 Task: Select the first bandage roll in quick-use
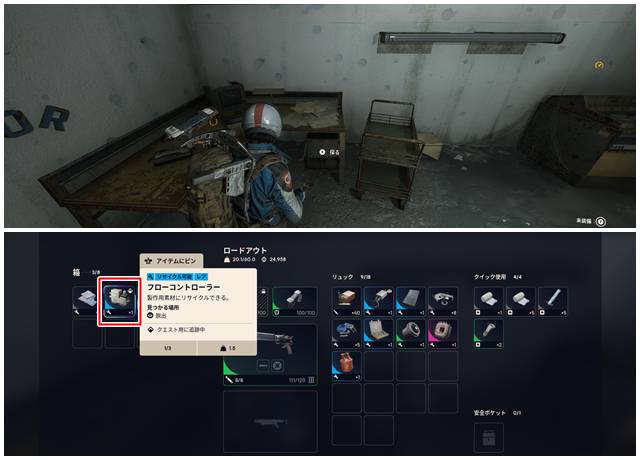click(488, 301)
